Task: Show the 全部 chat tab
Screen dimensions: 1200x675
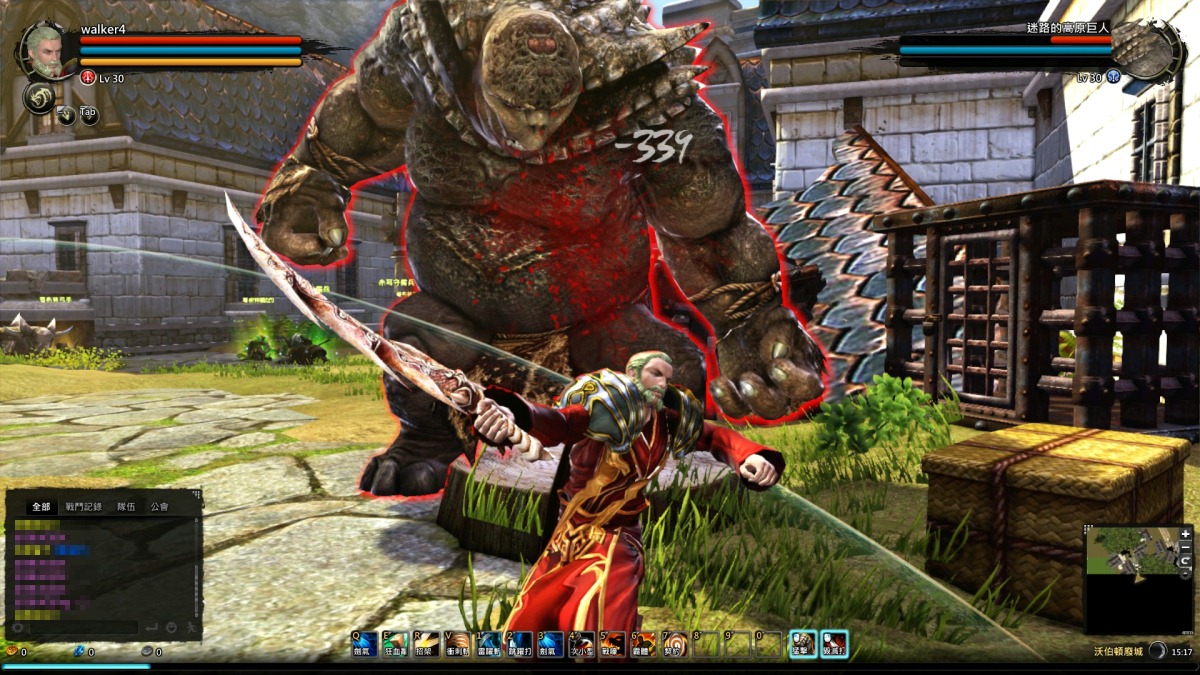Action: (x=41, y=507)
